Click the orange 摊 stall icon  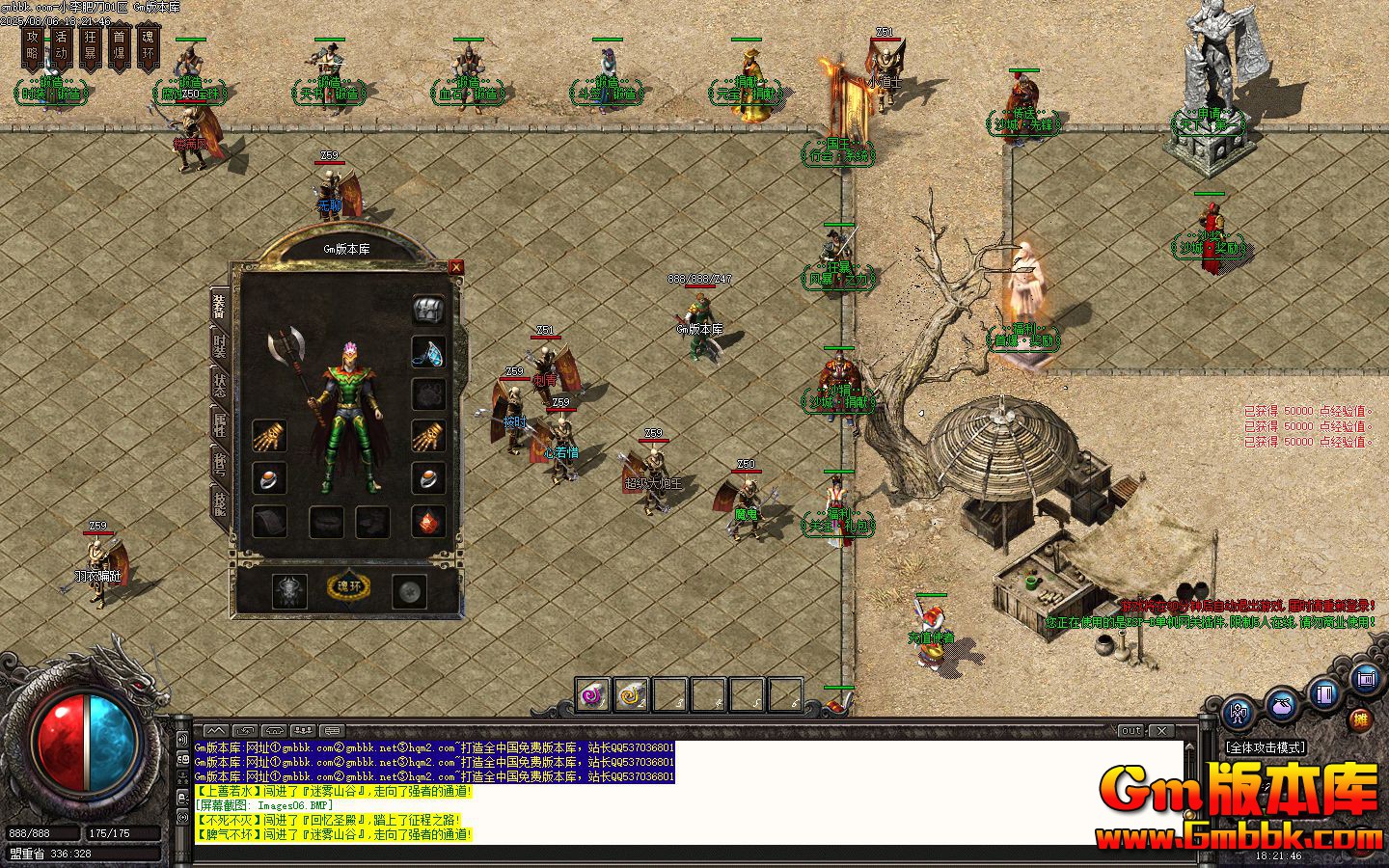(1361, 719)
